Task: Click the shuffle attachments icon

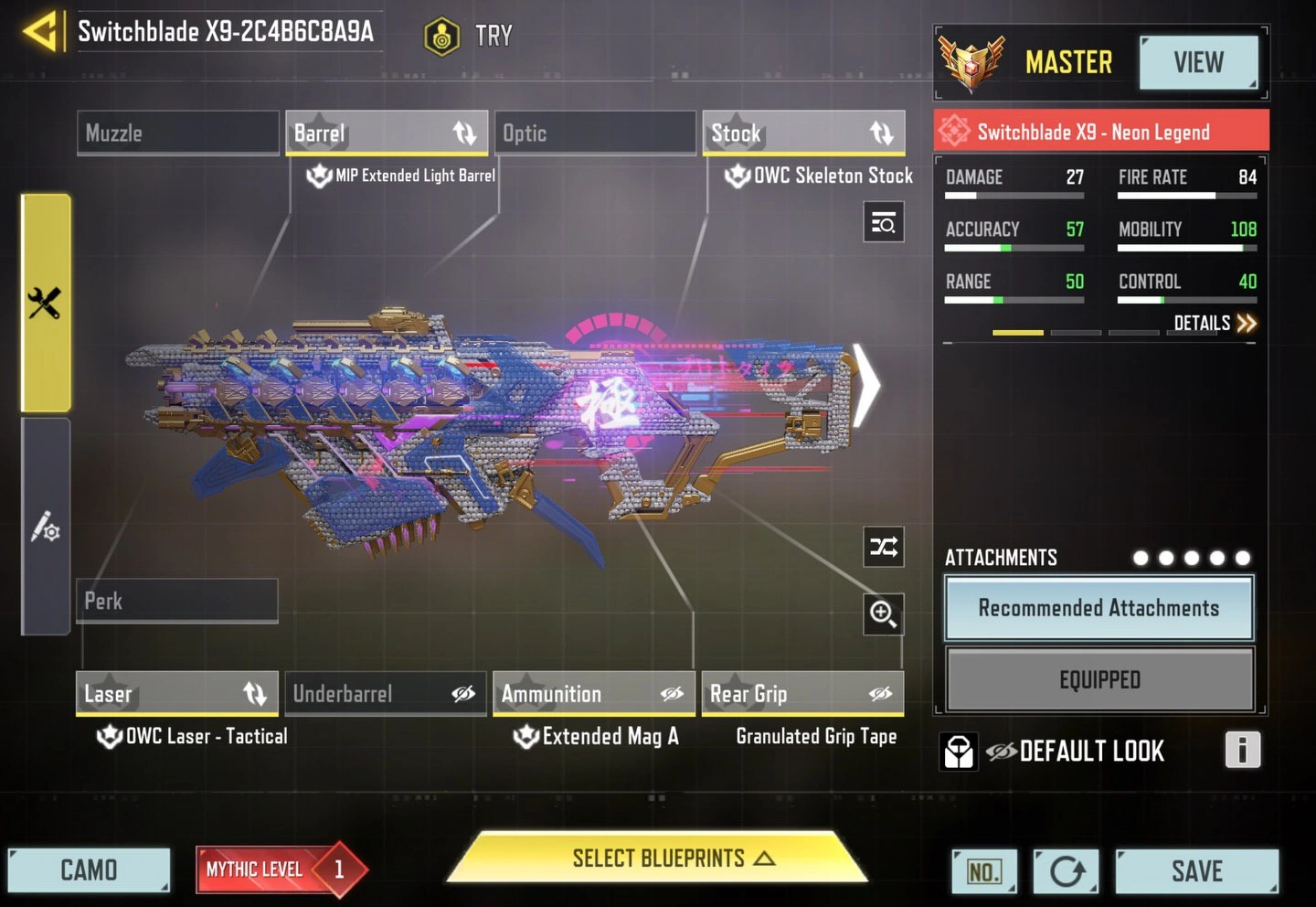Action: pos(884,547)
